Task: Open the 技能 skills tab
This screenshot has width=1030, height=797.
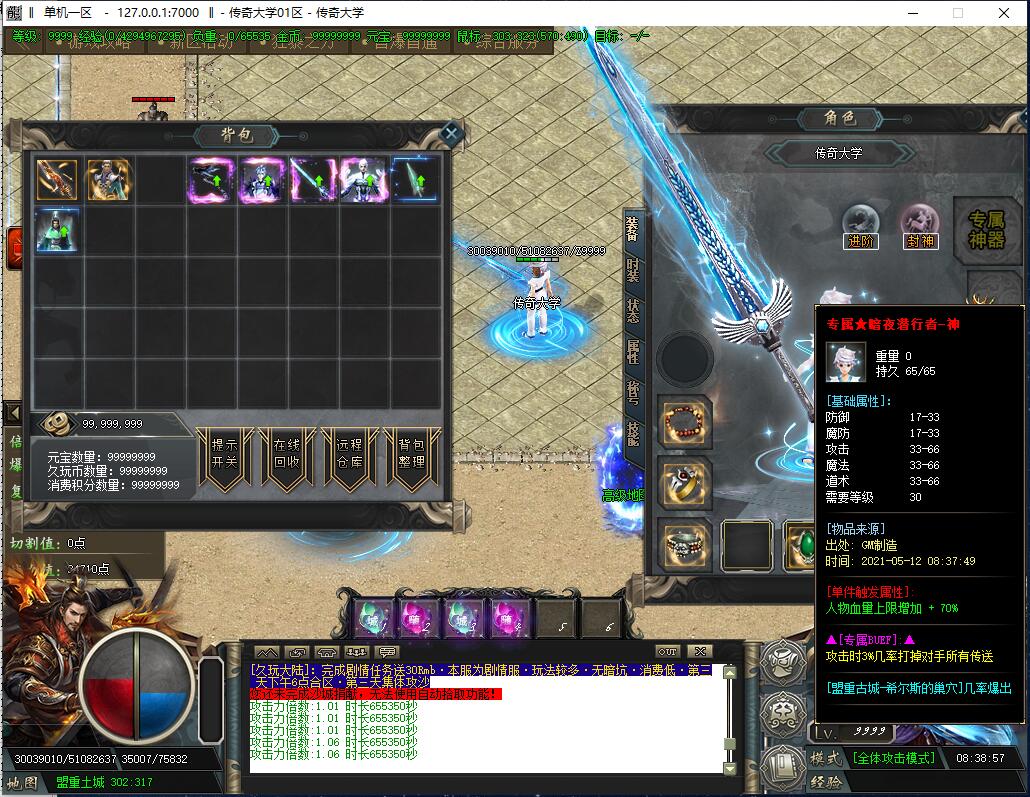Action: (x=632, y=432)
